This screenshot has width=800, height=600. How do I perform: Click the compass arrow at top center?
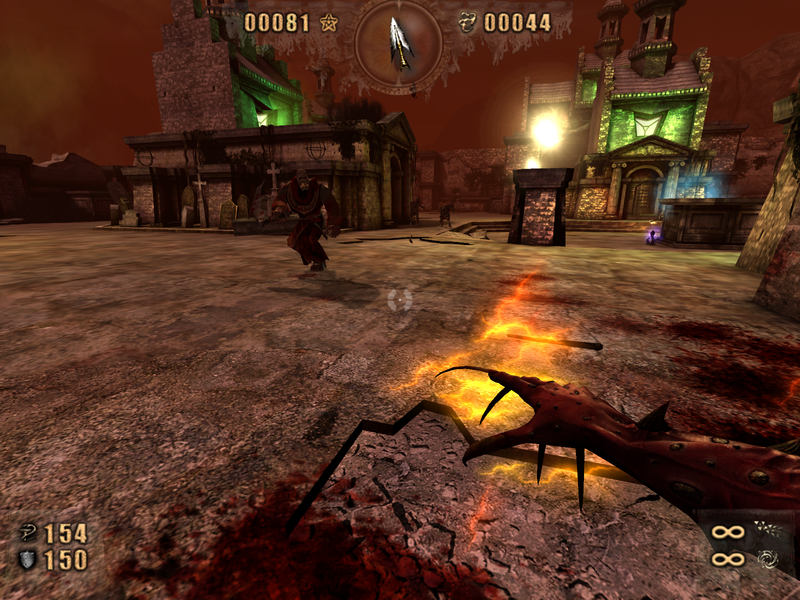pyautogui.click(x=400, y=41)
